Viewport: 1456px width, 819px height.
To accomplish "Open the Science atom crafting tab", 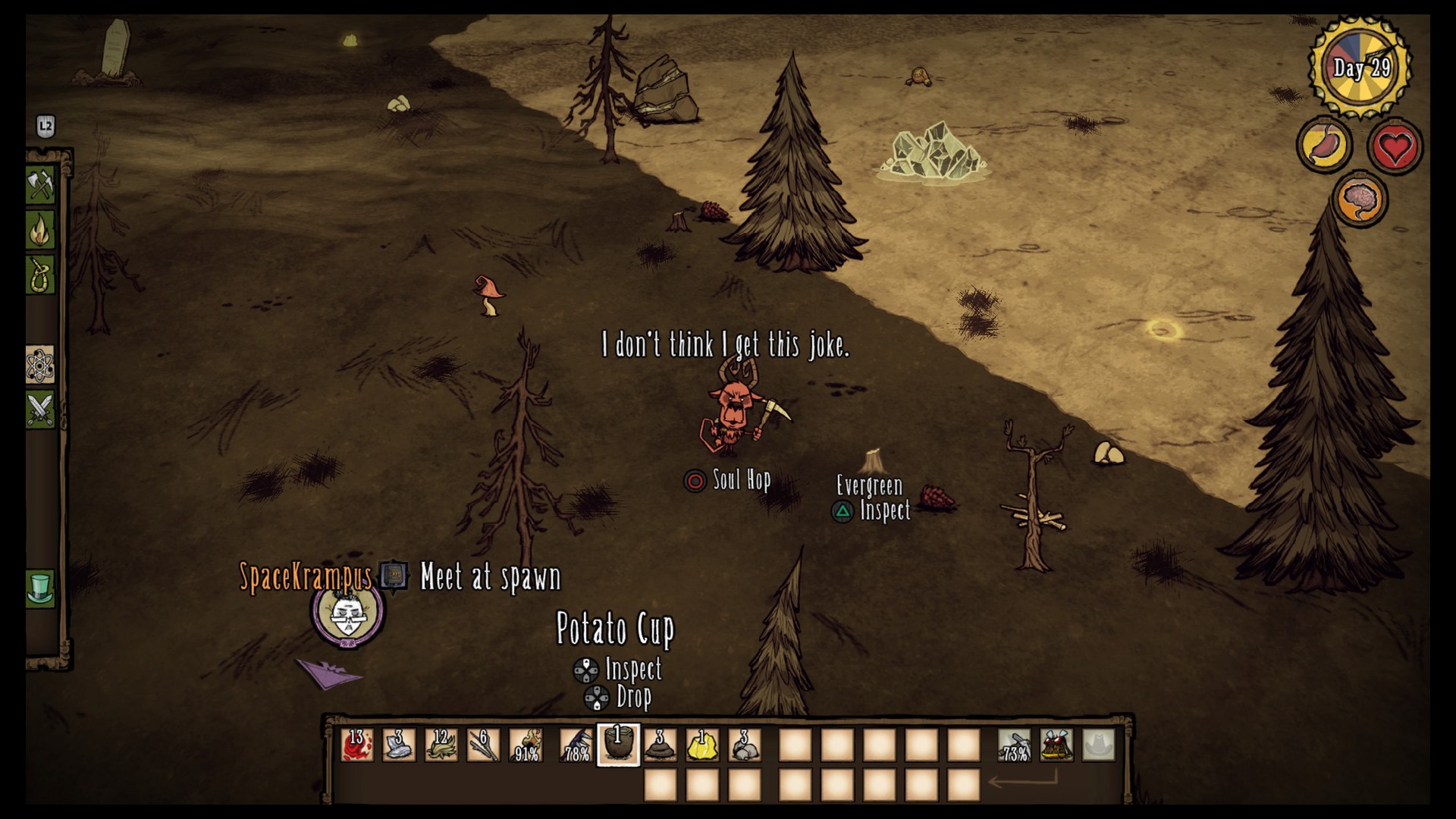I will pos(40,366).
